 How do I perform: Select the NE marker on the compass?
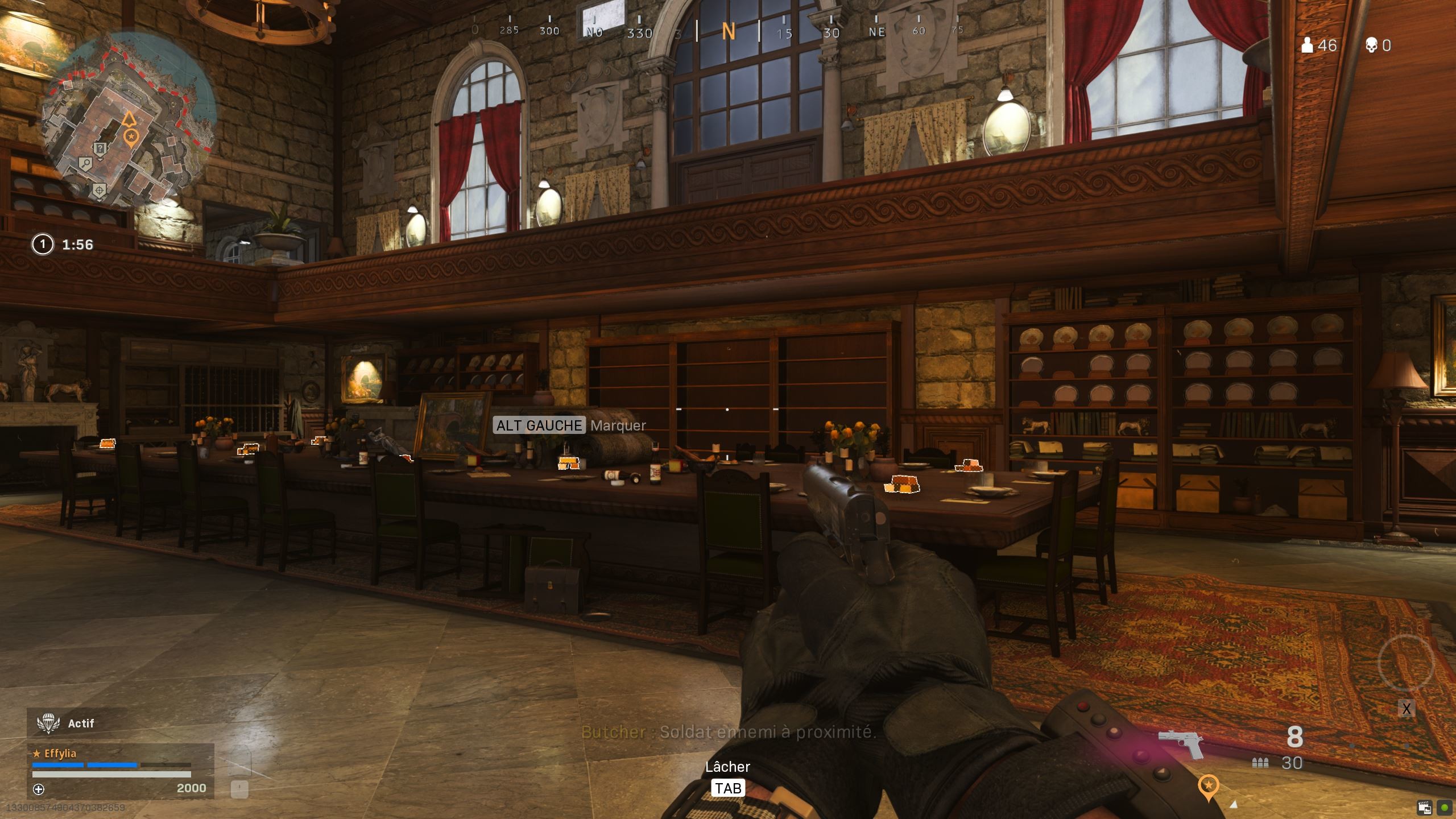[876, 32]
